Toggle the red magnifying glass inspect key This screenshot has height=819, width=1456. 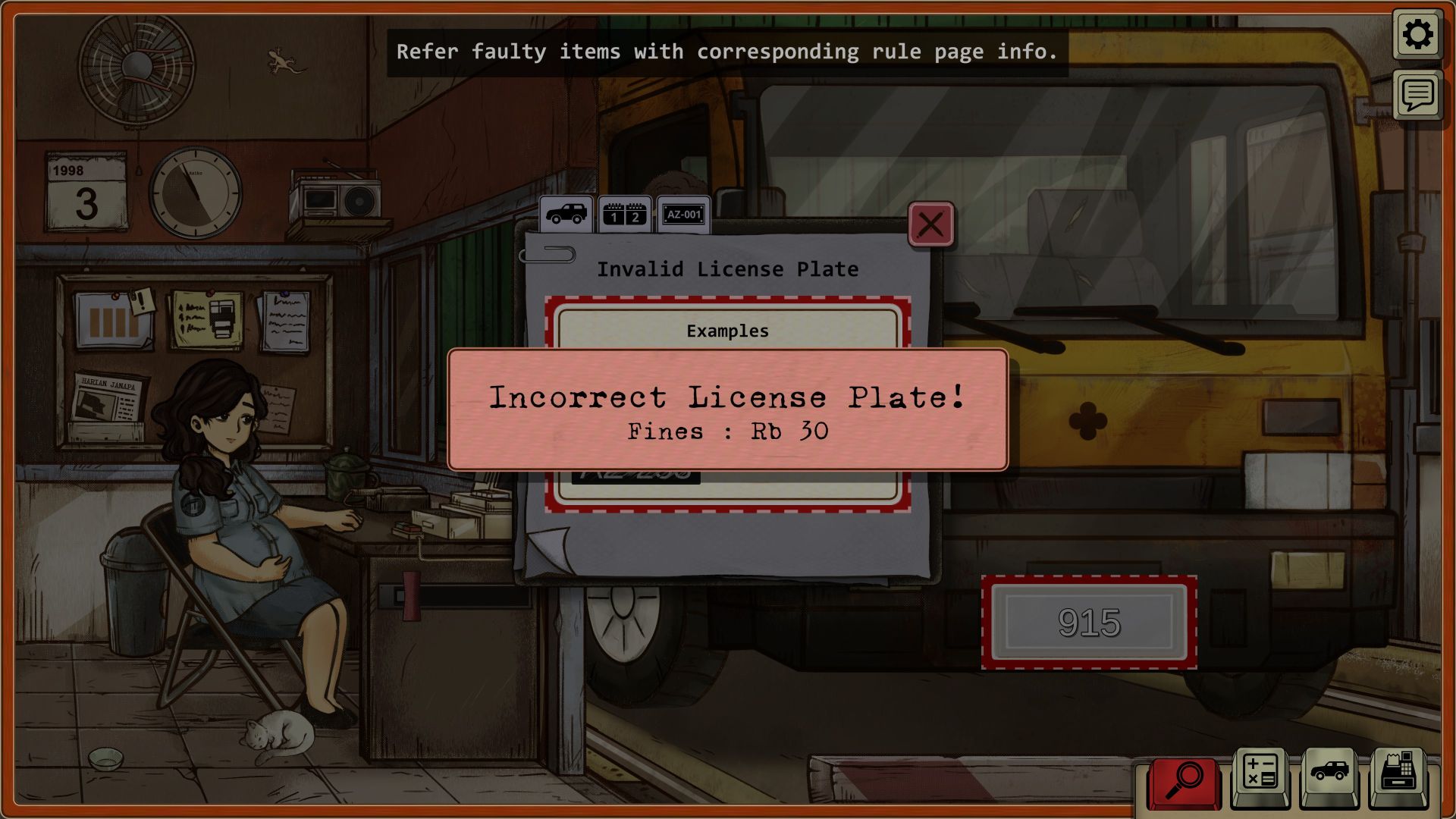pyautogui.click(x=1184, y=781)
